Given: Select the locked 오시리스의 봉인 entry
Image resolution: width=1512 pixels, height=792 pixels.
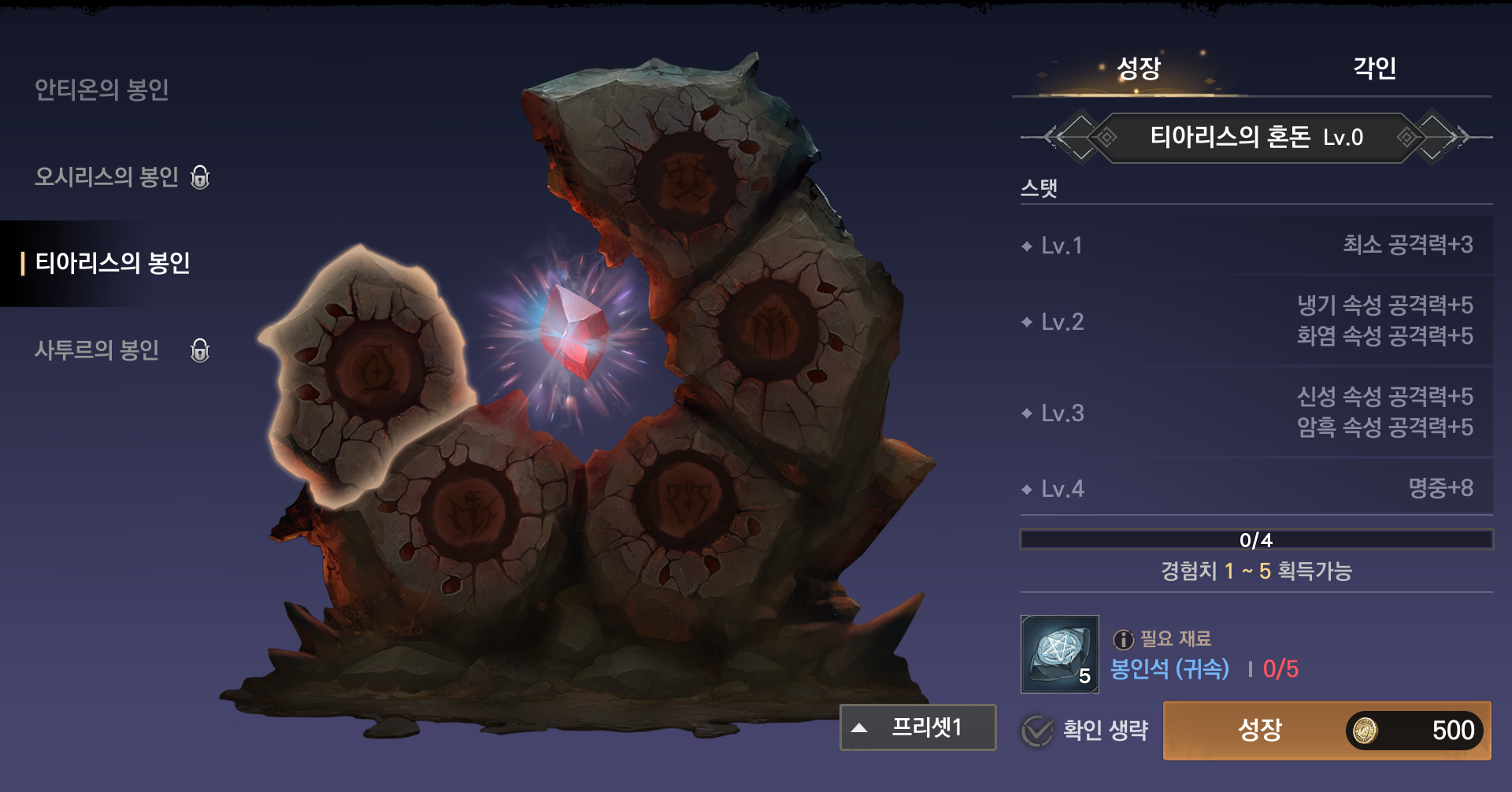Looking at the screenshot, I should coord(108,177).
